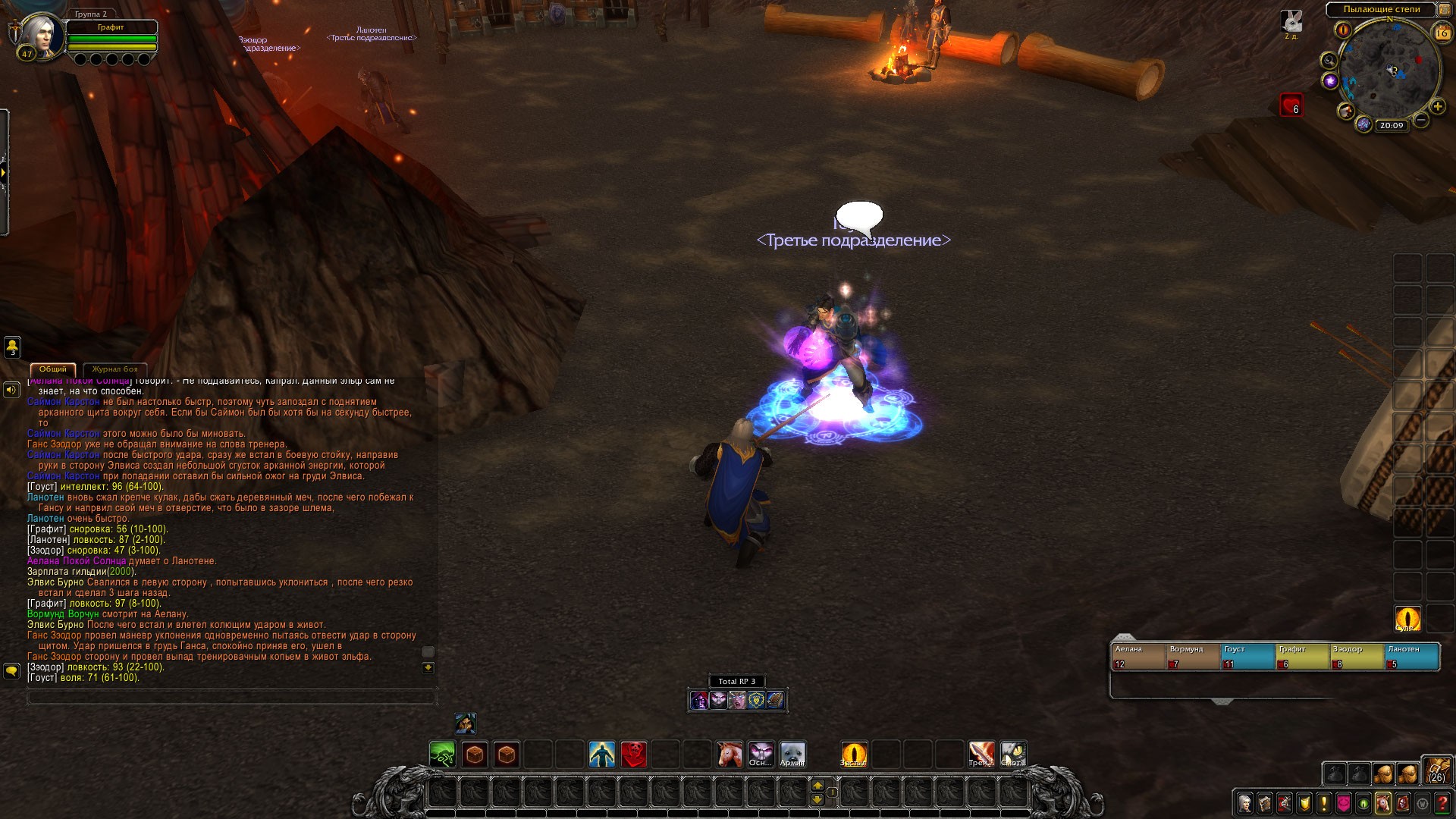Screen dimensions: 1456x819
Task: Click the player portrait of Графит
Action: pyautogui.click(x=39, y=36)
